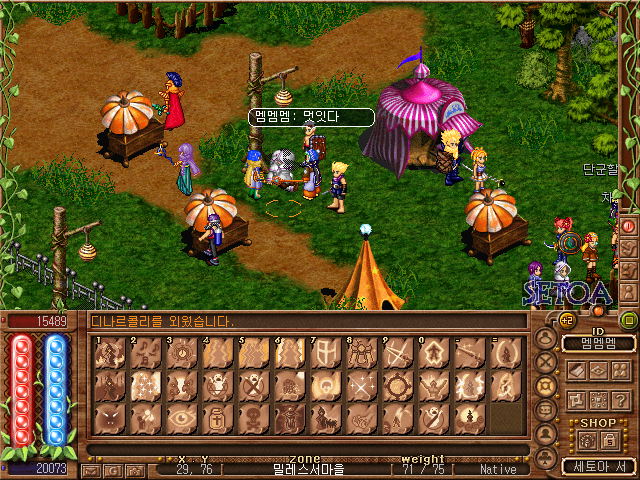This screenshot has height=480, width=640.
Task: Click the red power button on the right edge
Action: pyautogui.click(x=630, y=226)
